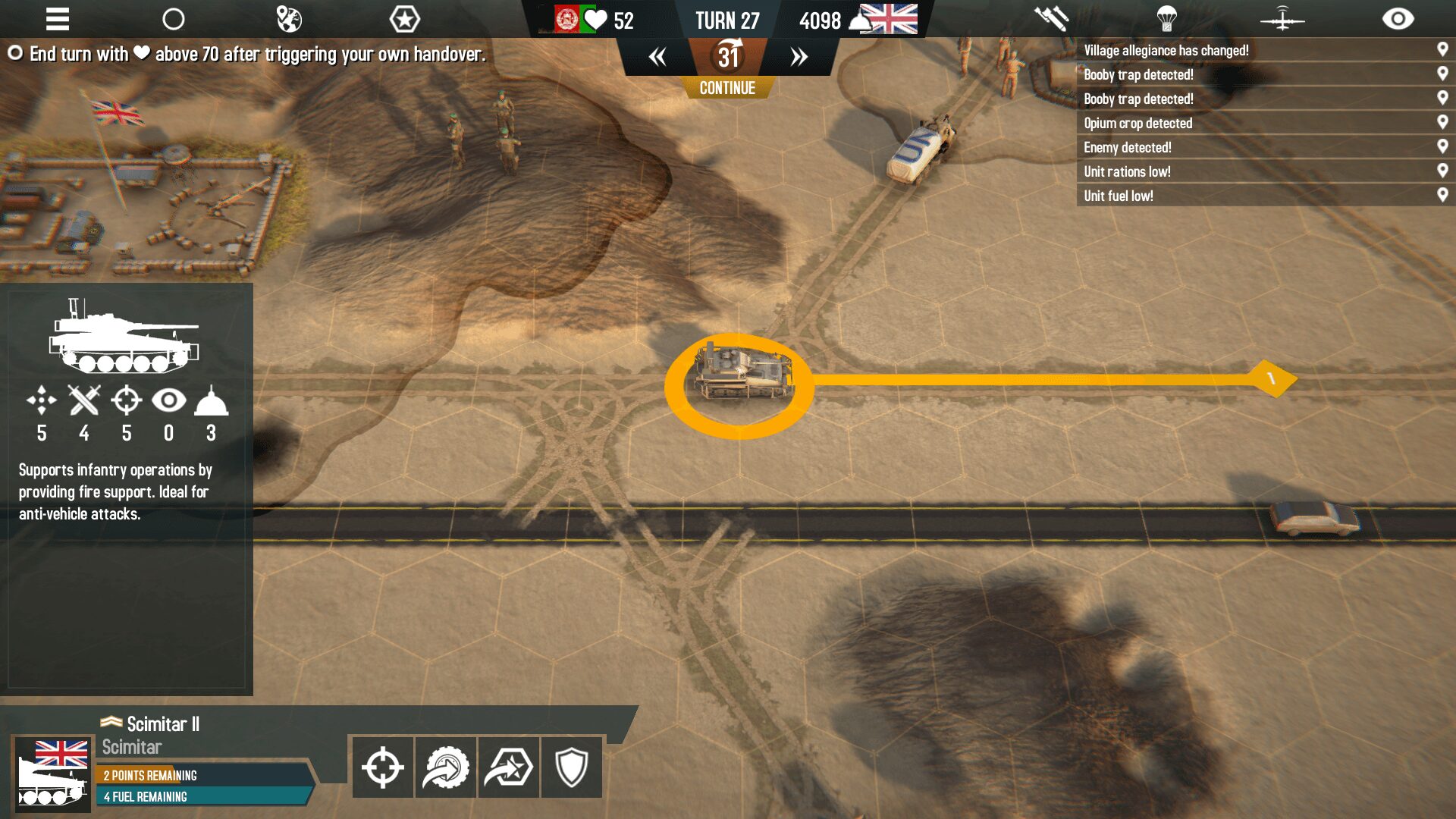Open the hamburger main menu
Viewport: 1456px width, 819px height.
coord(58,19)
